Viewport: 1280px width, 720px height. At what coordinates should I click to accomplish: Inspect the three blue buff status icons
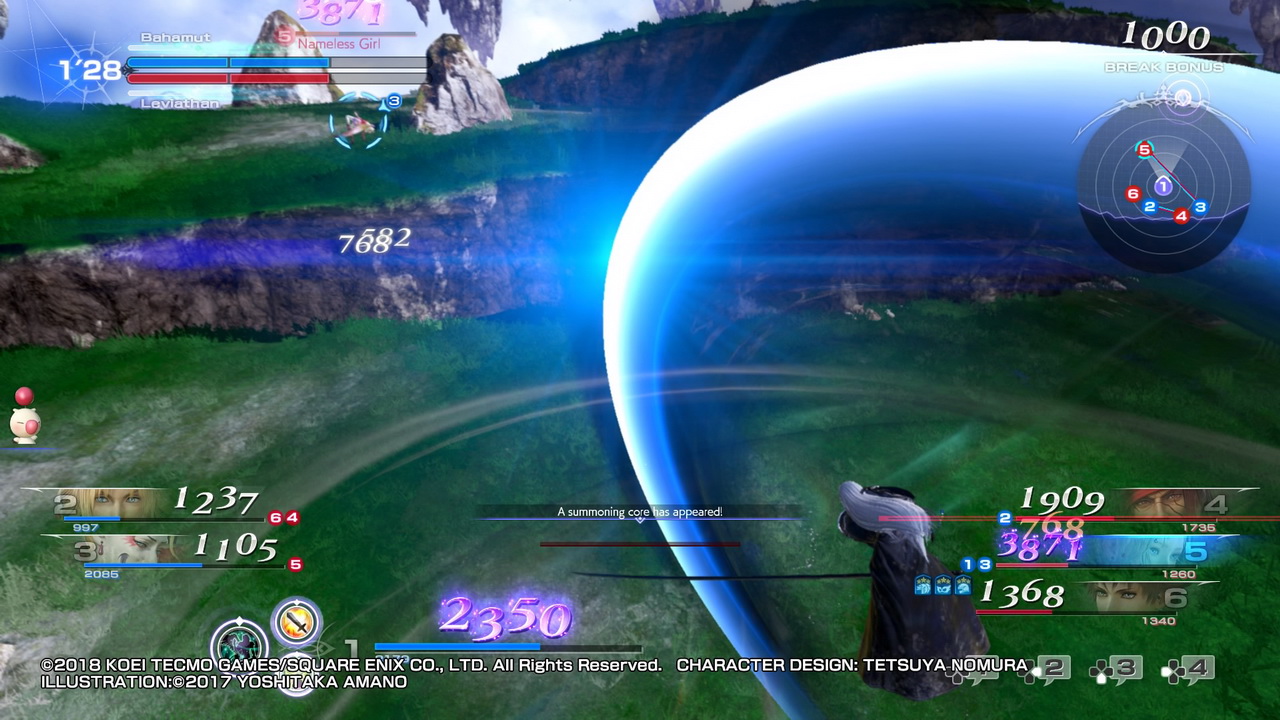(x=942, y=585)
